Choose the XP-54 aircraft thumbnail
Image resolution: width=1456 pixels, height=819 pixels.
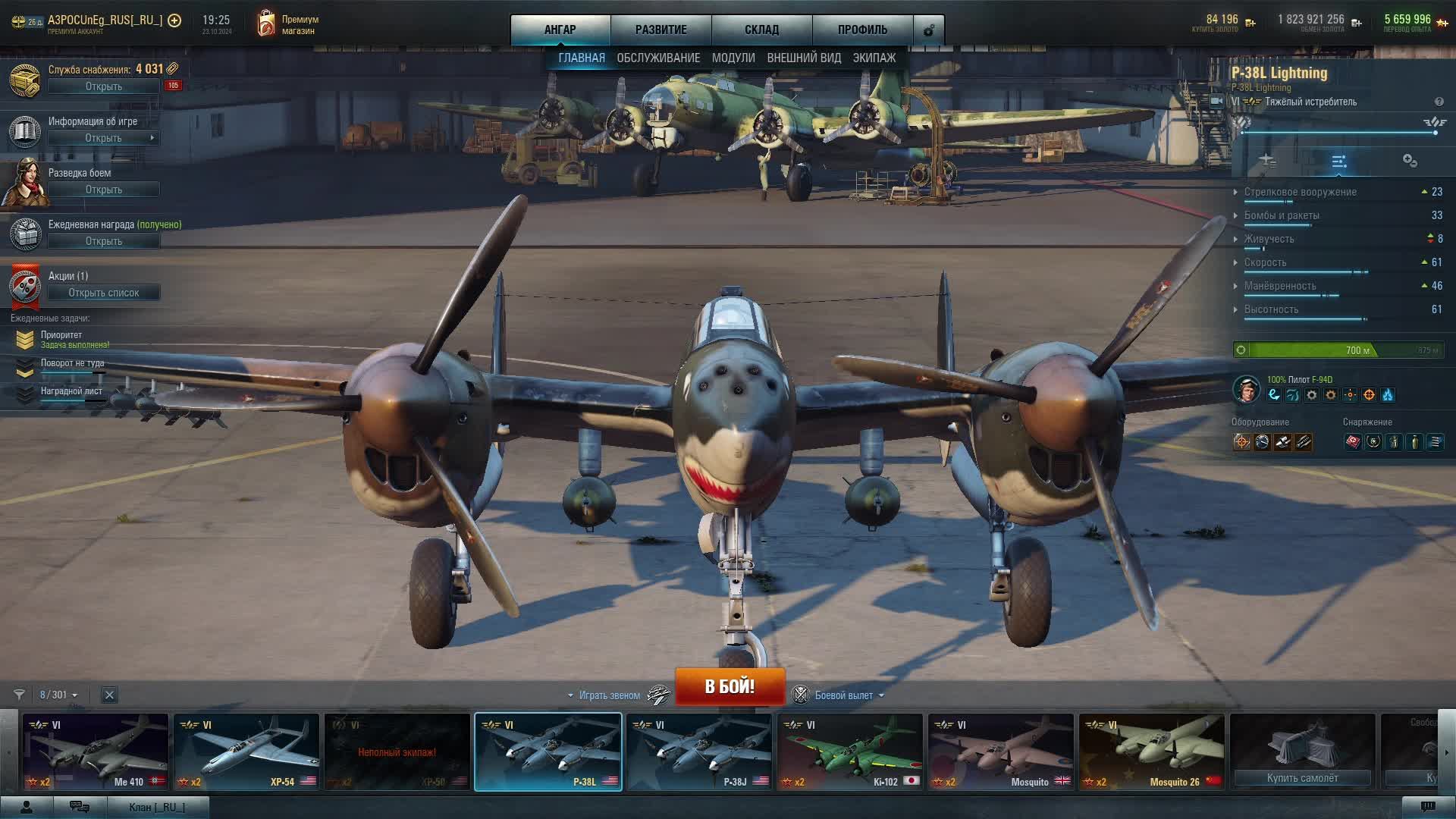pos(246,752)
